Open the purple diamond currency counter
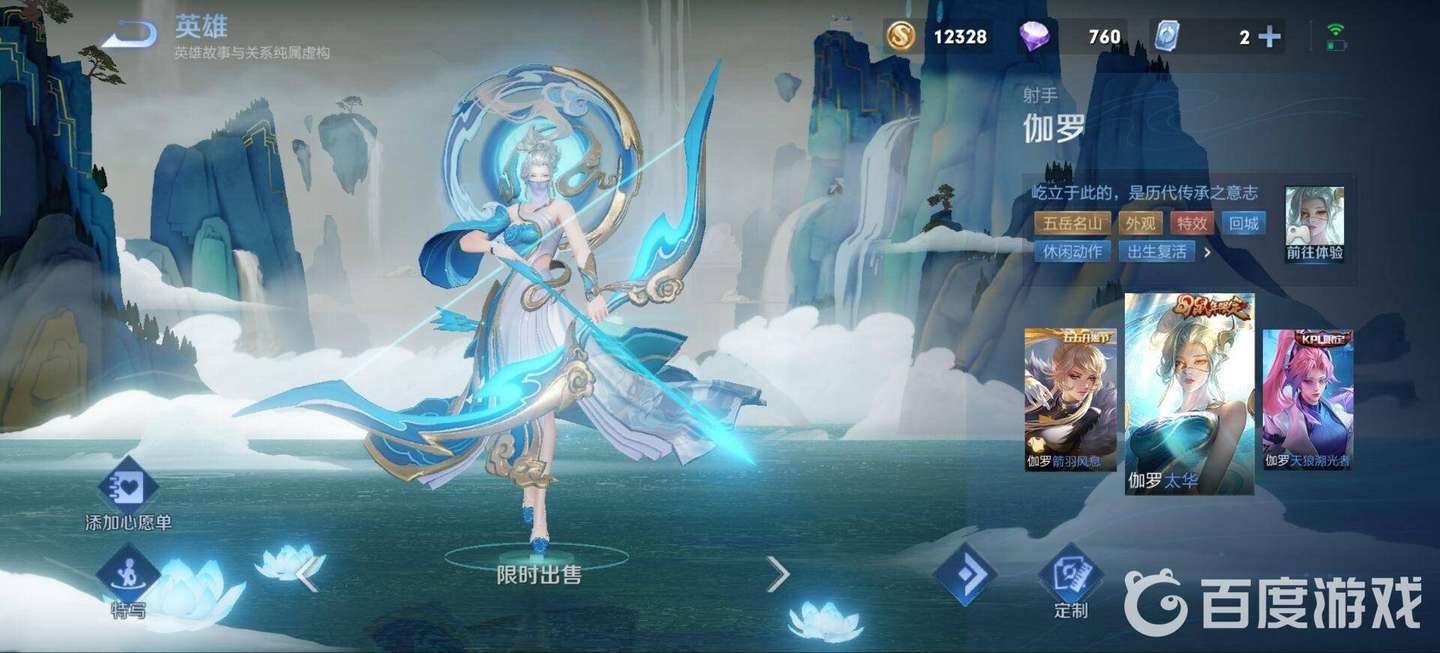 coord(1069,37)
